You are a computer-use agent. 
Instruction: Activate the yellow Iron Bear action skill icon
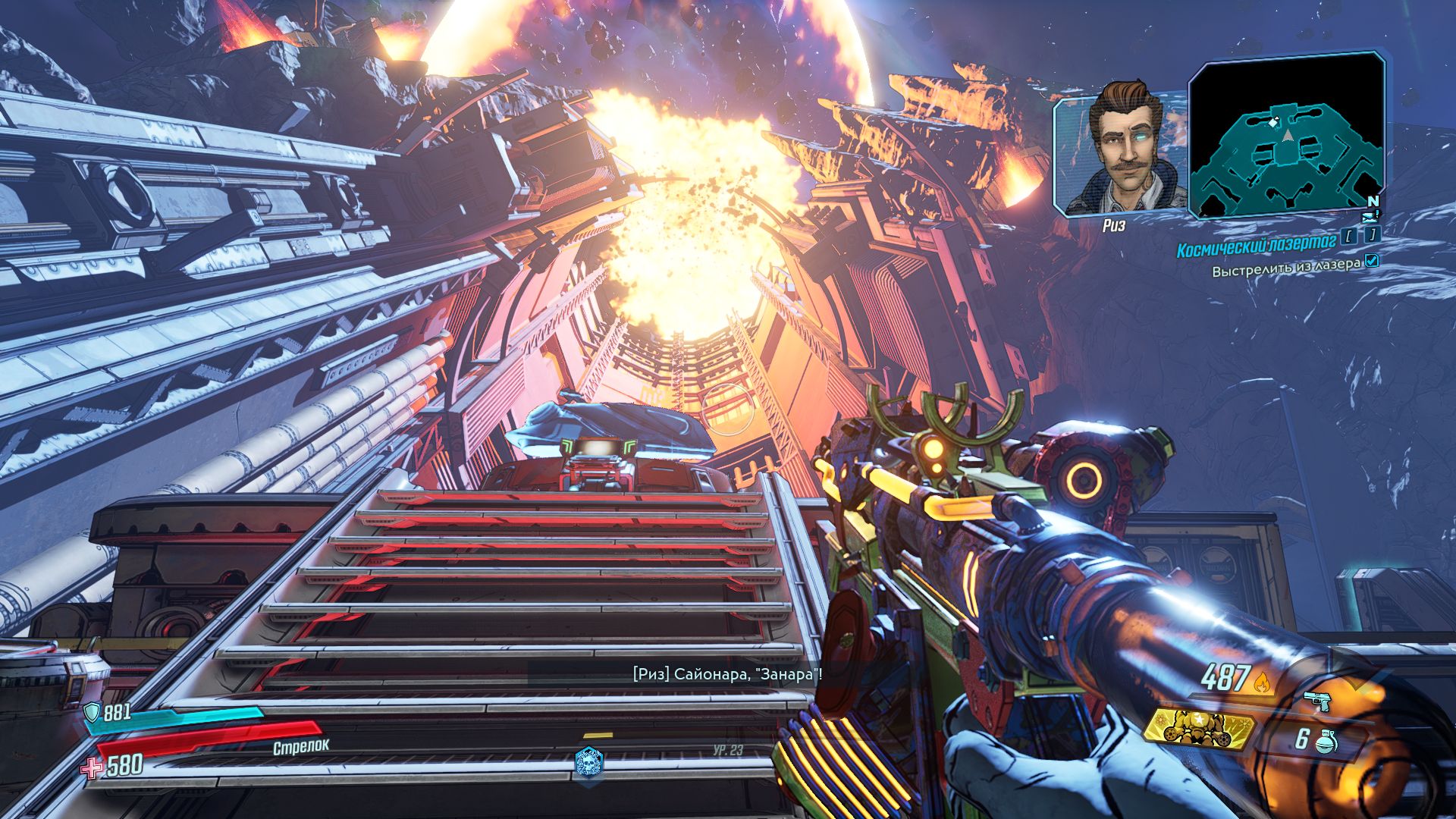(x=1197, y=729)
